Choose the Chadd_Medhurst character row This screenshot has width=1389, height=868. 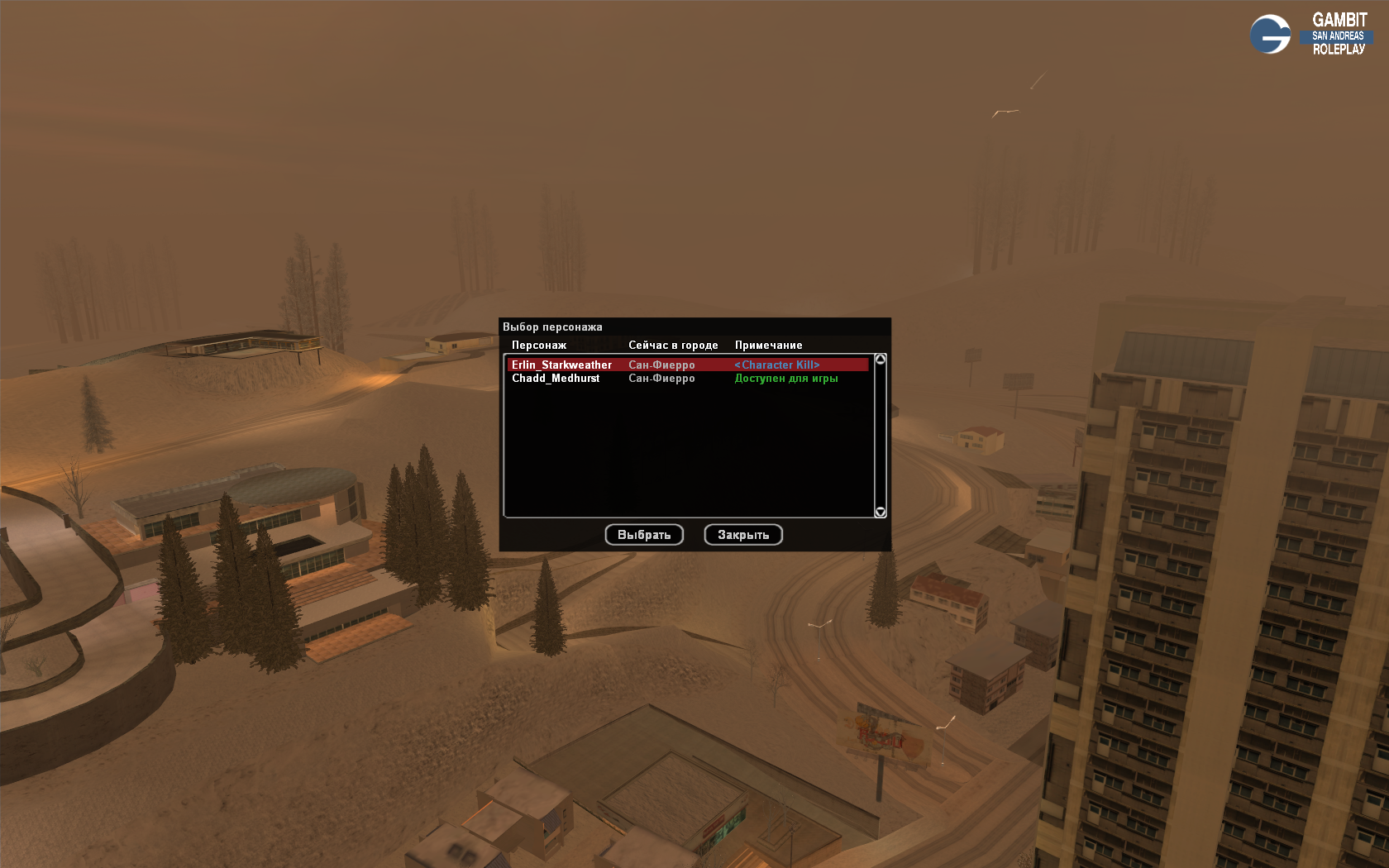pos(556,379)
